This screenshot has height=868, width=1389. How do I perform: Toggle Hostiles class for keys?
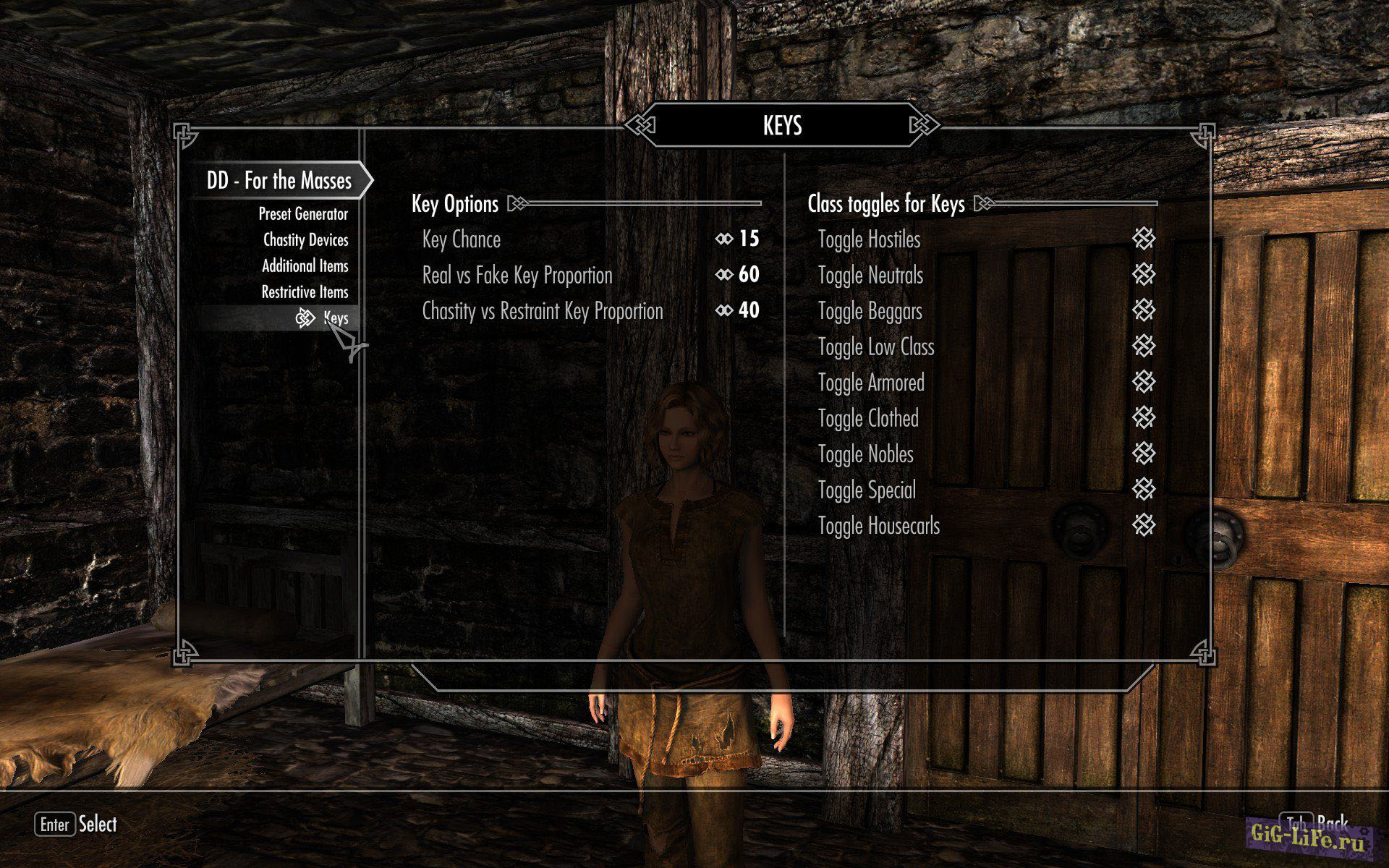click(x=1143, y=239)
